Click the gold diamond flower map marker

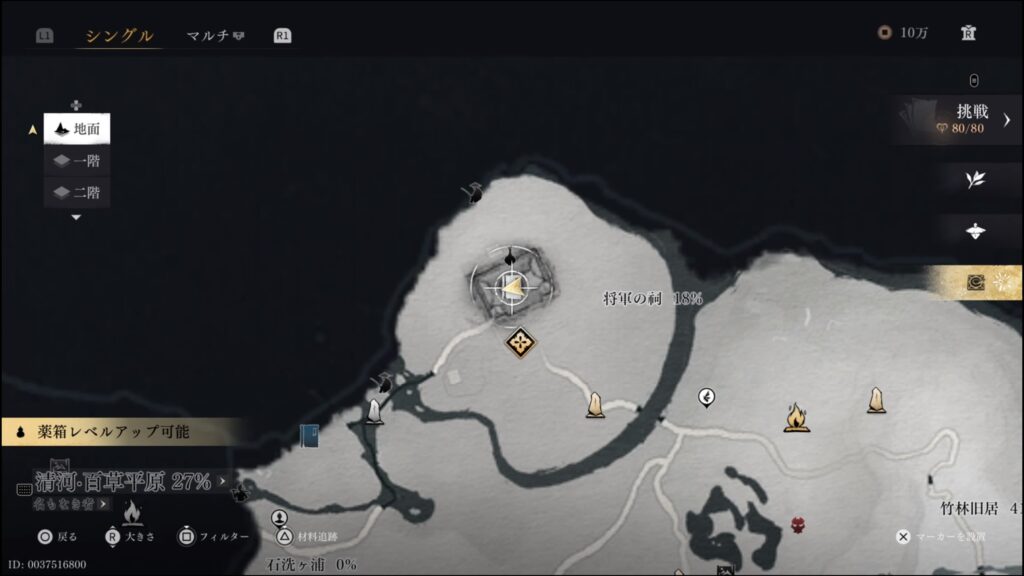(520, 343)
